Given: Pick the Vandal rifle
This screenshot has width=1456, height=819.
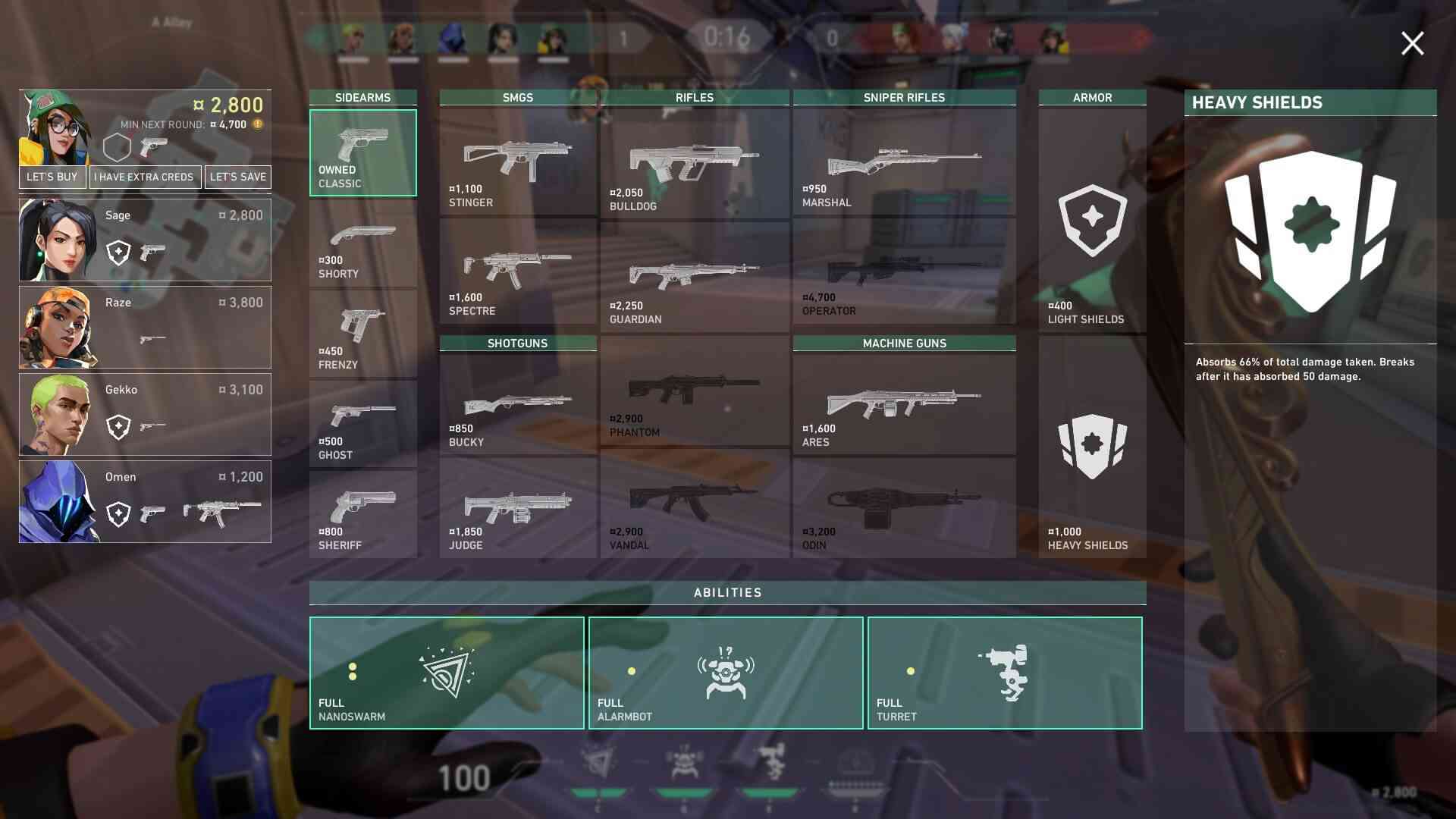Looking at the screenshot, I should 694,505.
